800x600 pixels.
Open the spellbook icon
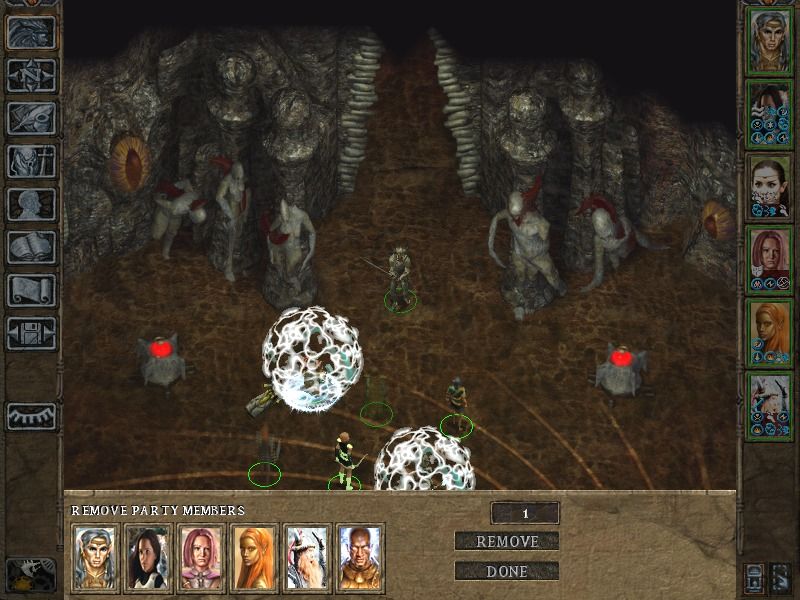31,247
